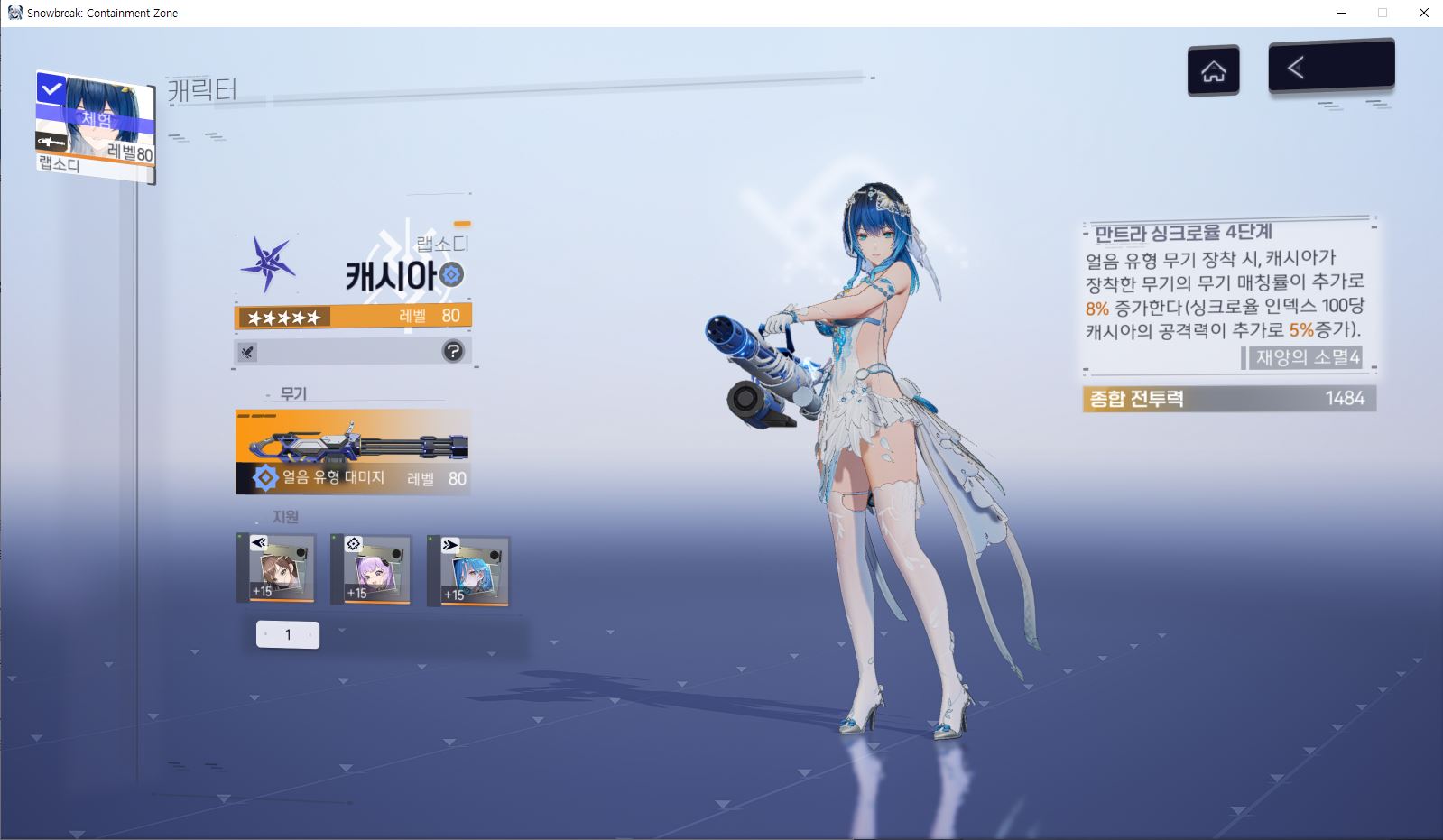The image size is (1443, 840).
Task: Click the page 1 selector
Action: (x=288, y=634)
